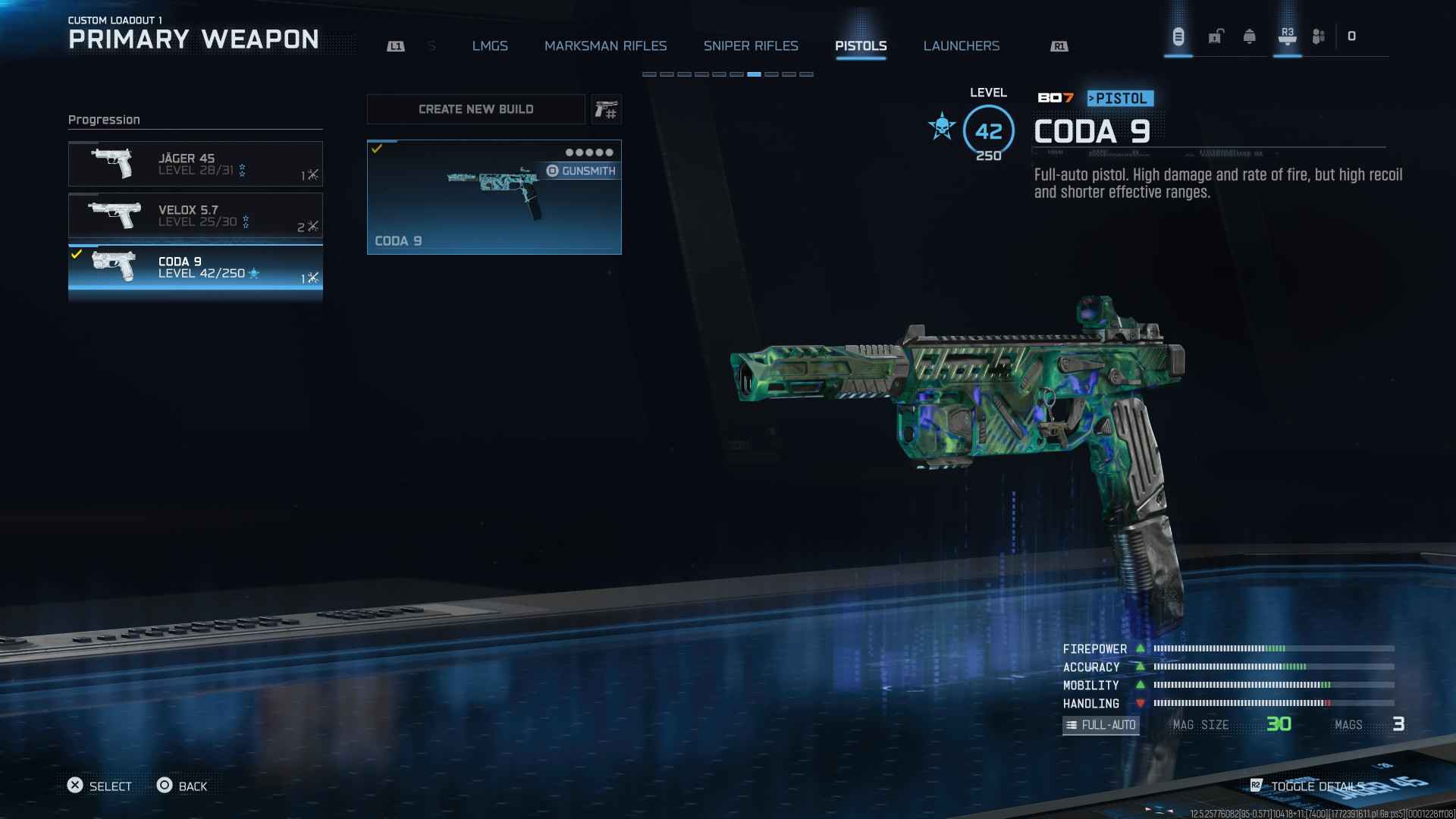Select the Pistols category tab
Image resolution: width=1456 pixels, height=819 pixels.
coord(861,46)
